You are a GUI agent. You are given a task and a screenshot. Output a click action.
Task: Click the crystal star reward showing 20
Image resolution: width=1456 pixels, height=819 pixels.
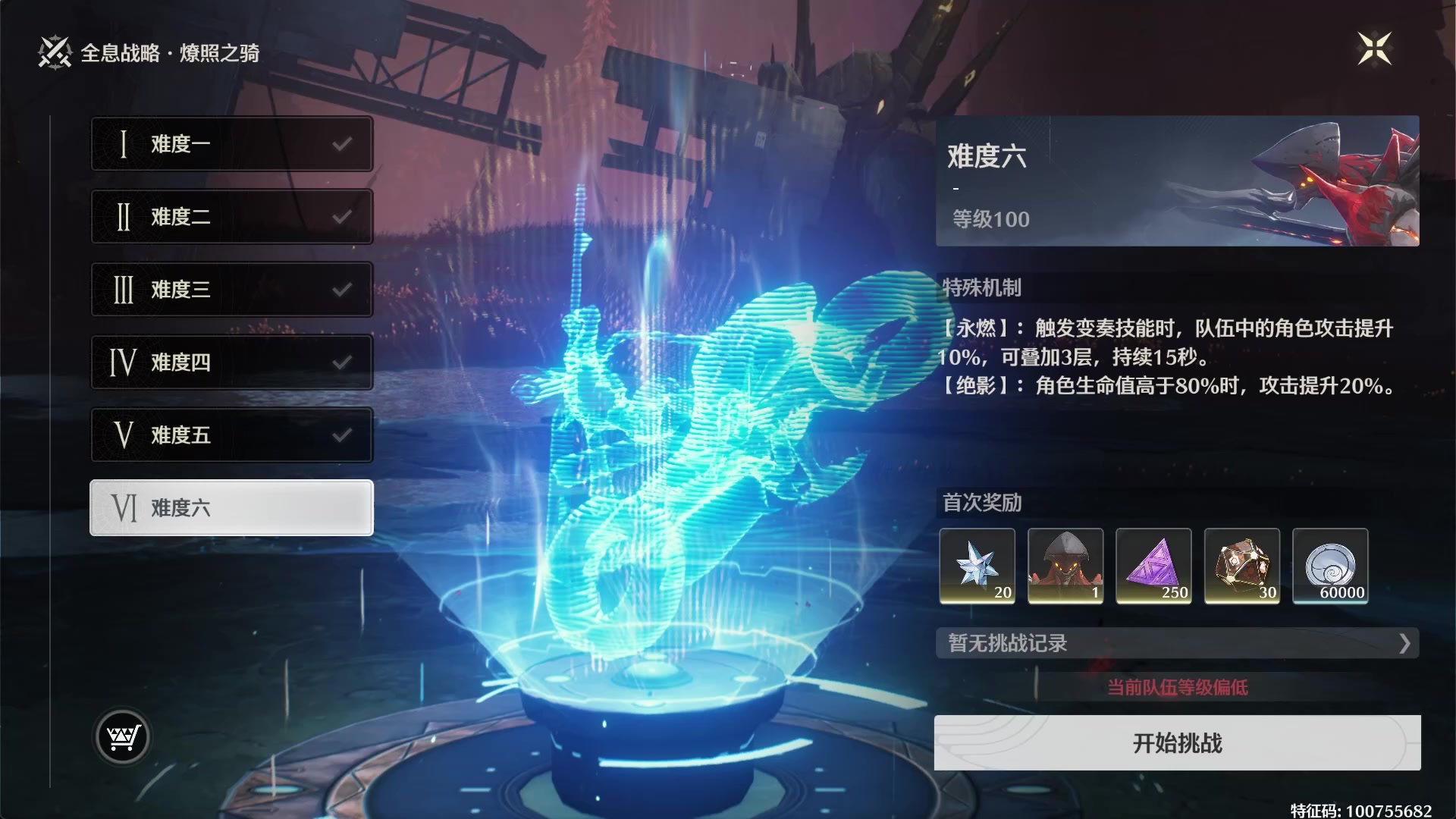[x=977, y=566]
